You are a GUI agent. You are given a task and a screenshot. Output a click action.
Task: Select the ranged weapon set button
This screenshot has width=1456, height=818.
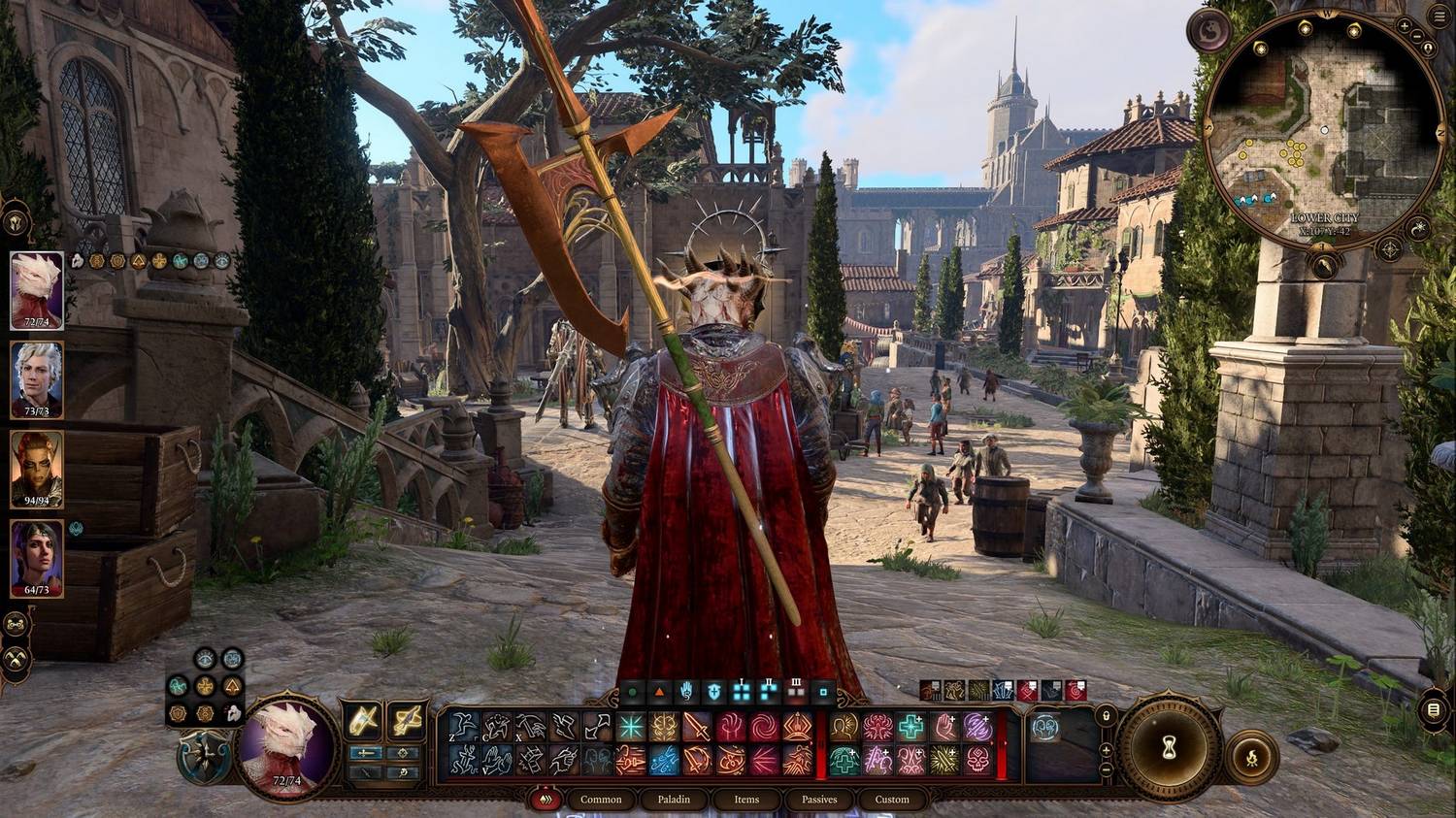tap(408, 721)
